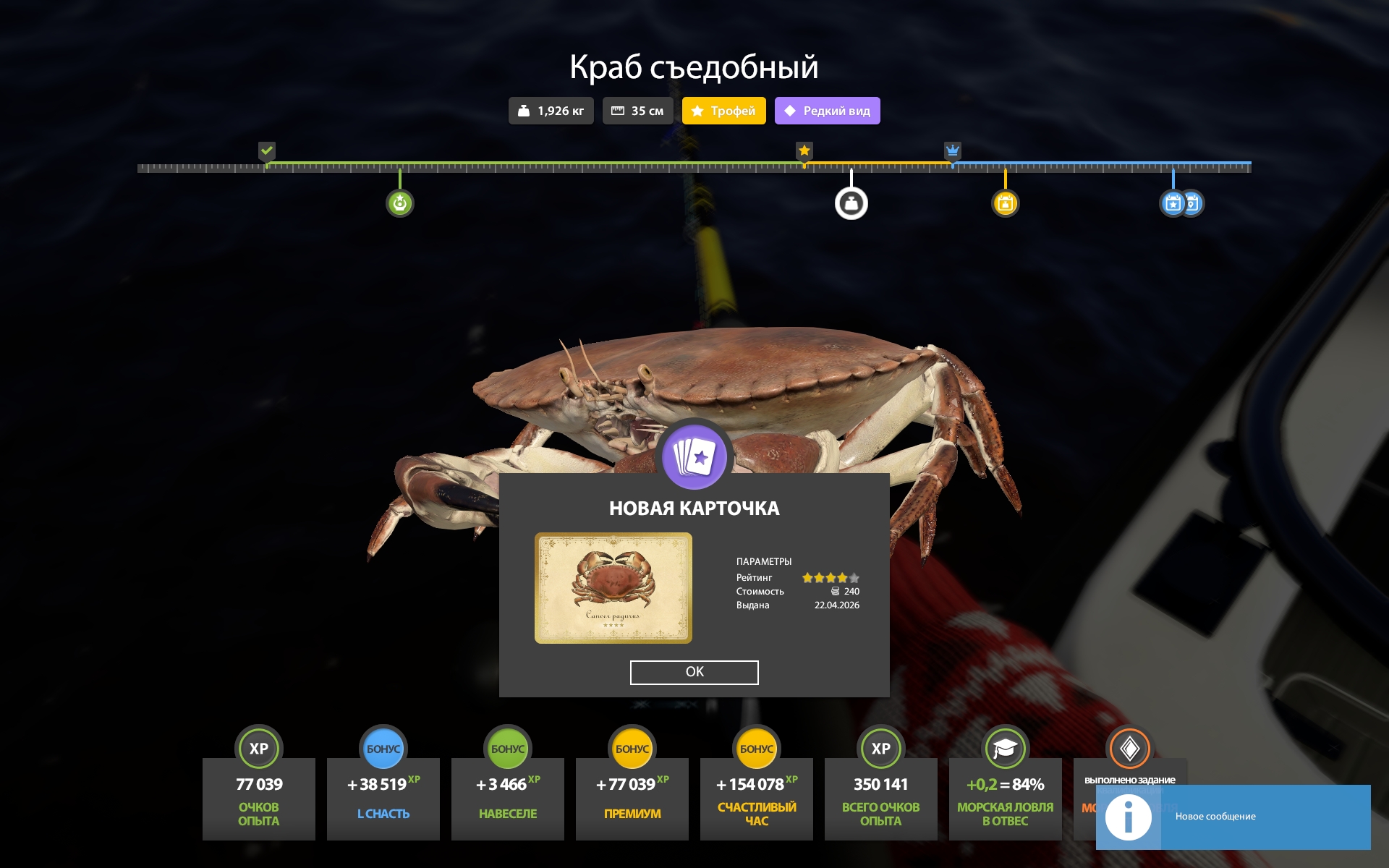Toggle the Редкий вид badge
Viewport: 1389px width, 868px height.
[827, 111]
